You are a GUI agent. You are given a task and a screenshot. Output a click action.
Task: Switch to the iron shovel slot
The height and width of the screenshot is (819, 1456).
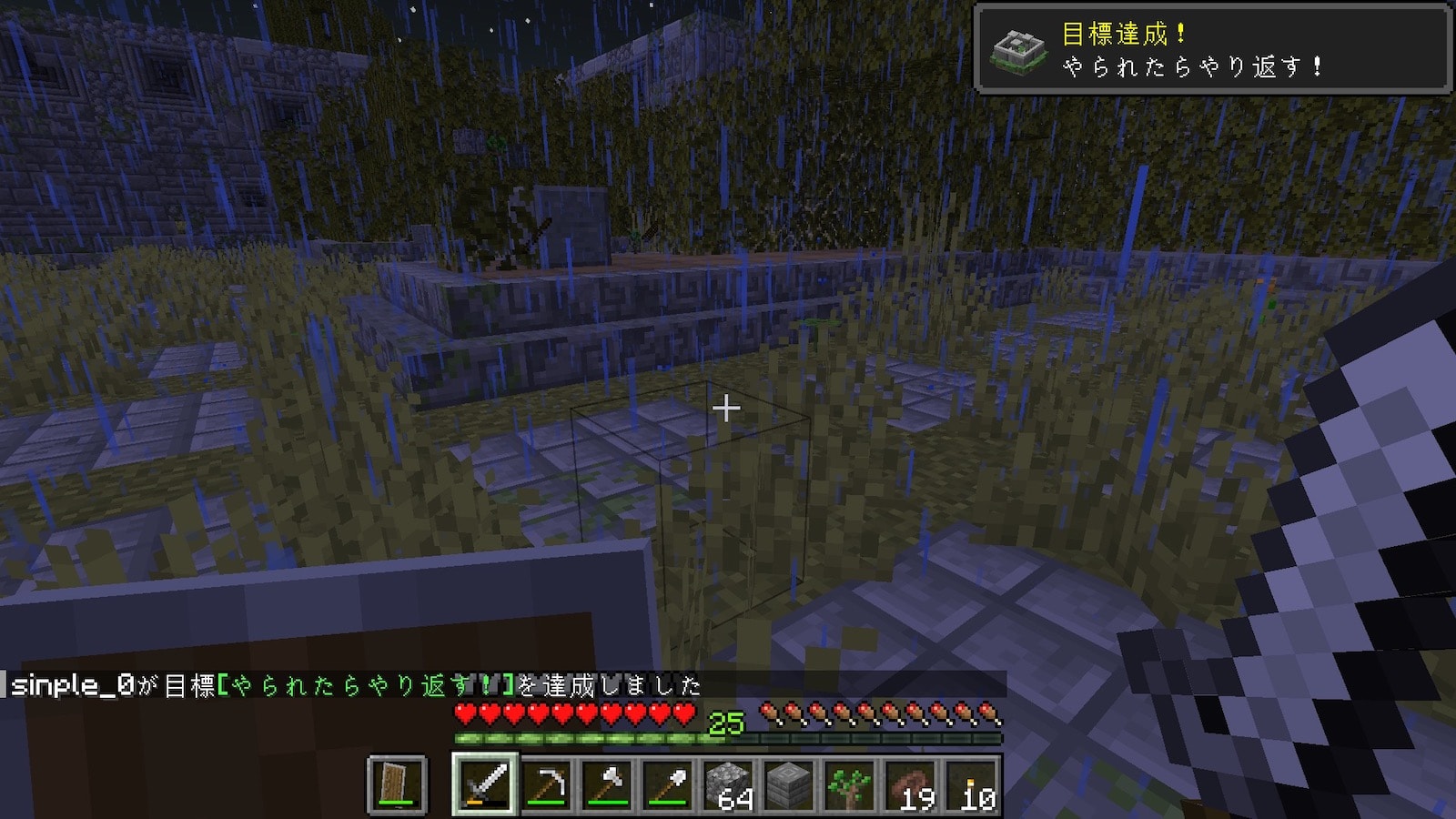[668, 784]
